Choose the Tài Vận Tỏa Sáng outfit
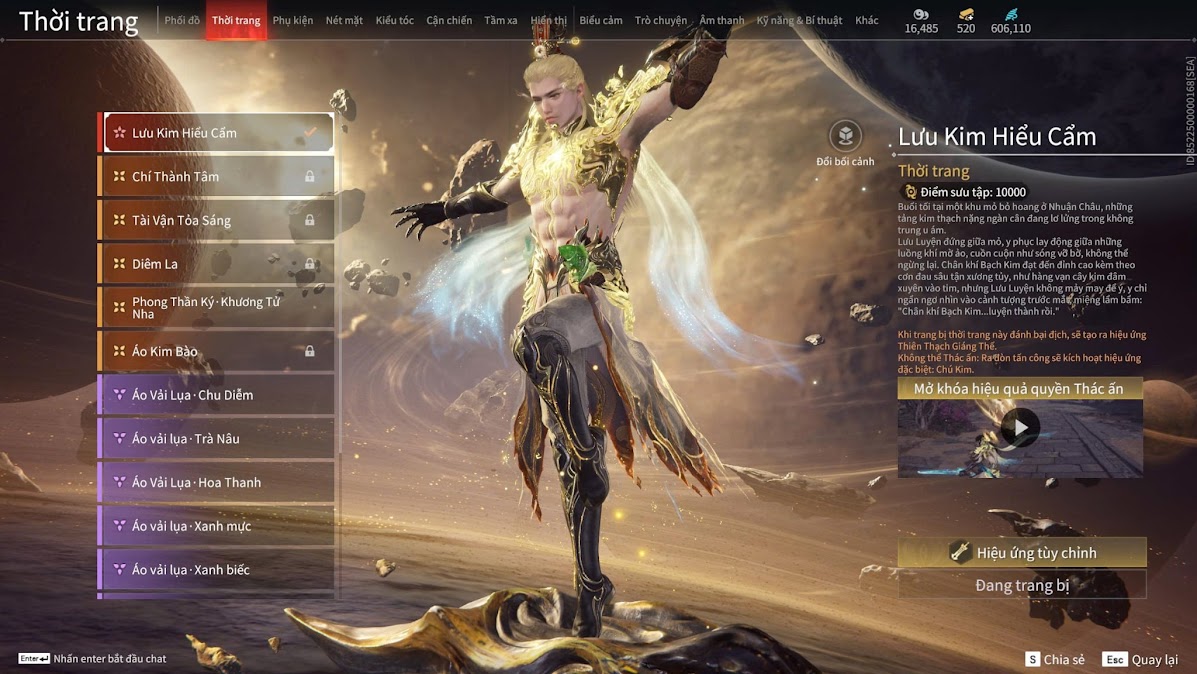The image size is (1197, 674). click(x=217, y=220)
